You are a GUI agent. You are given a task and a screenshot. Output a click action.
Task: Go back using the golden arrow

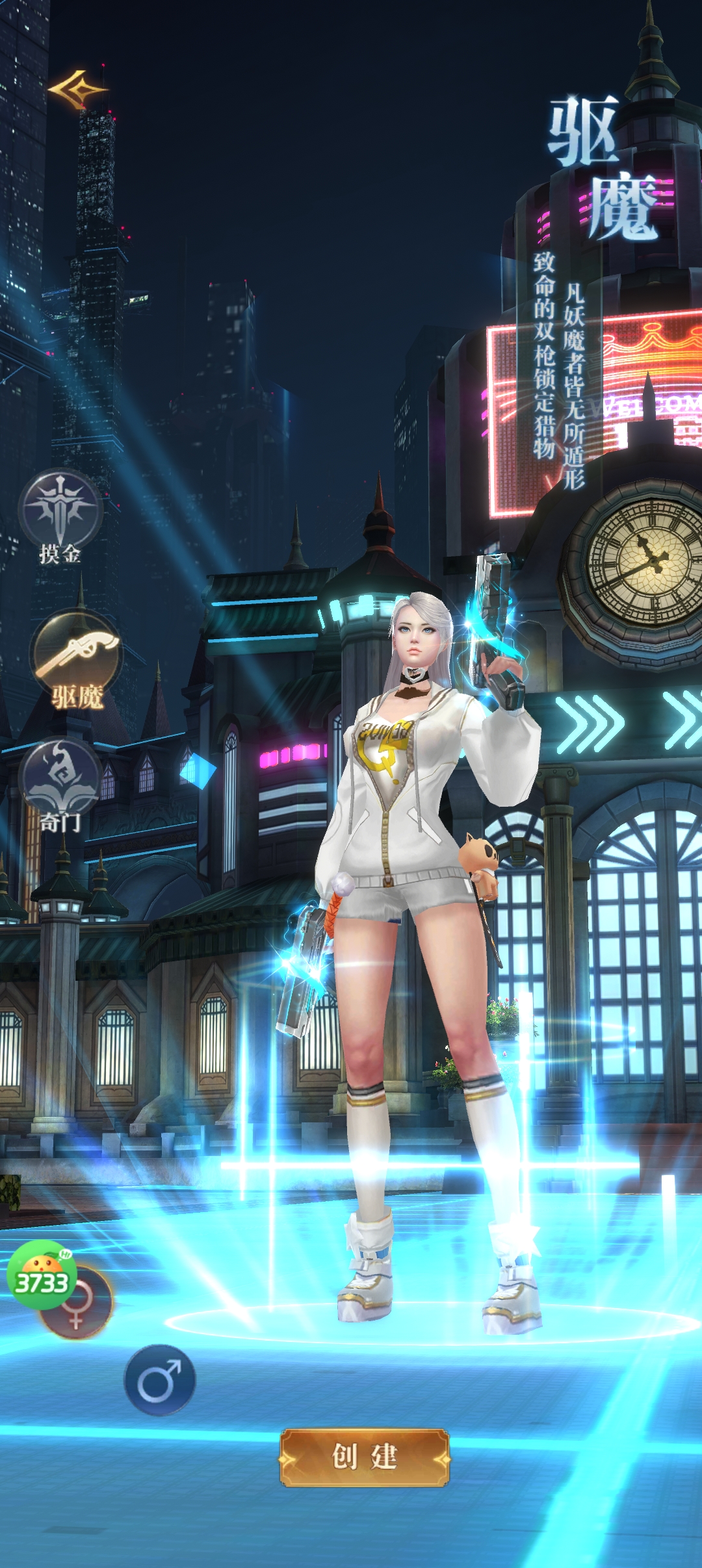pyautogui.click(x=77, y=90)
